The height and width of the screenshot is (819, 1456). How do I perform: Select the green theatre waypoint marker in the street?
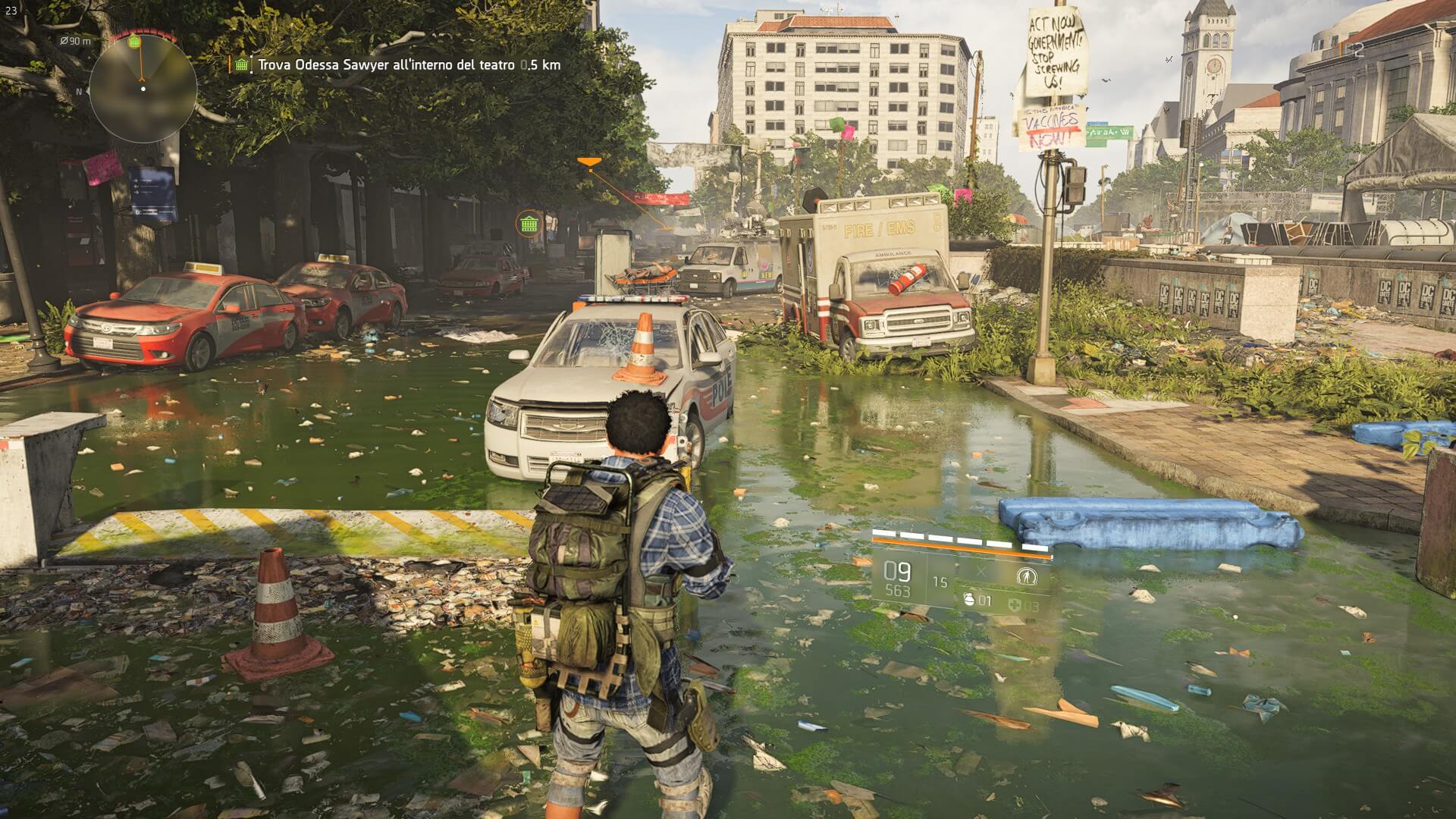tap(529, 224)
